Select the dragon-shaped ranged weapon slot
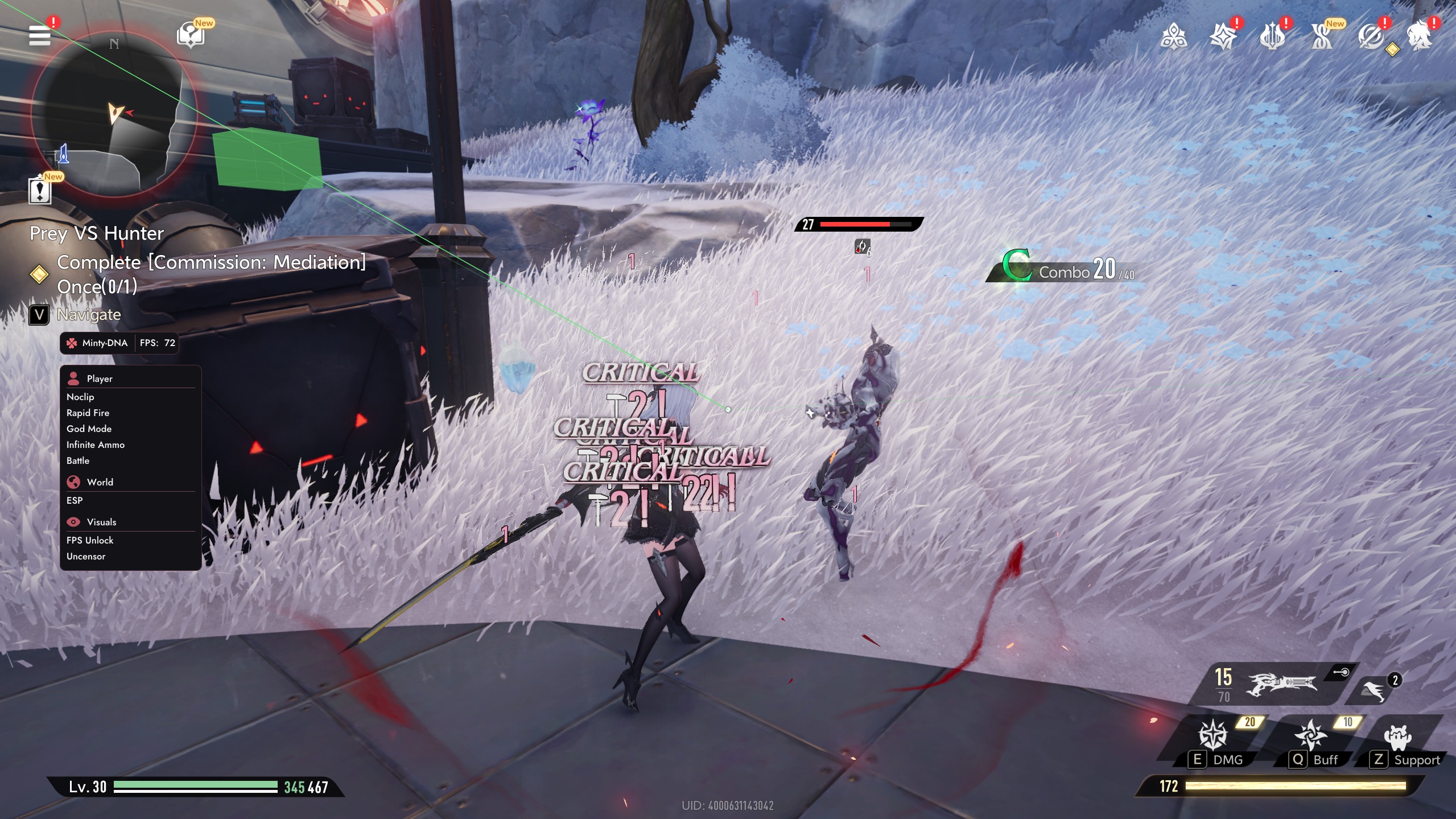This screenshot has width=1456, height=819. (x=1281, y=683)
